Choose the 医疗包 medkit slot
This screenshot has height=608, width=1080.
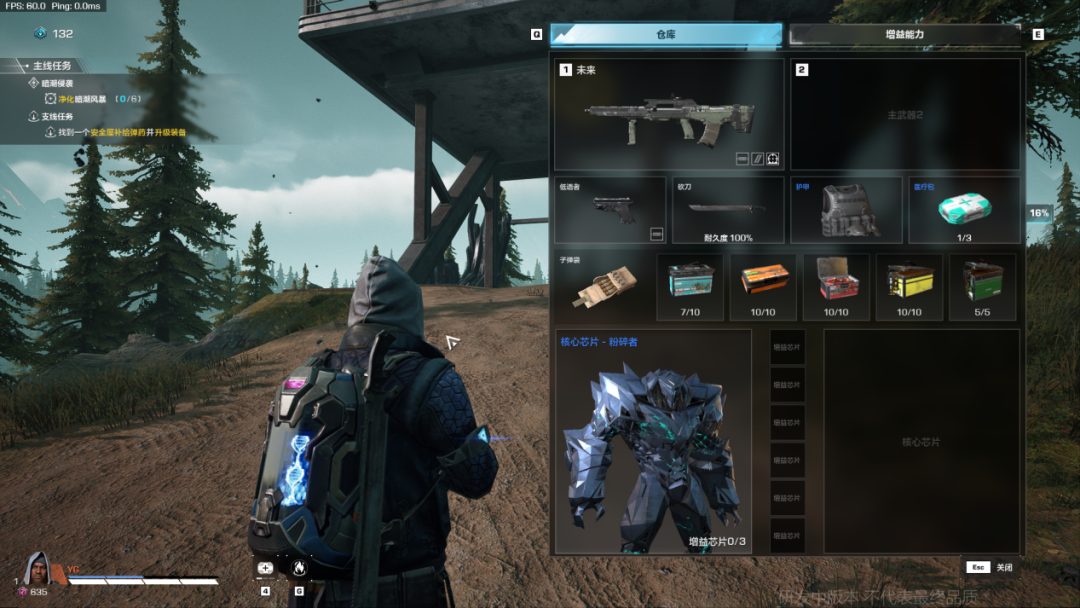tap(964, 210)
